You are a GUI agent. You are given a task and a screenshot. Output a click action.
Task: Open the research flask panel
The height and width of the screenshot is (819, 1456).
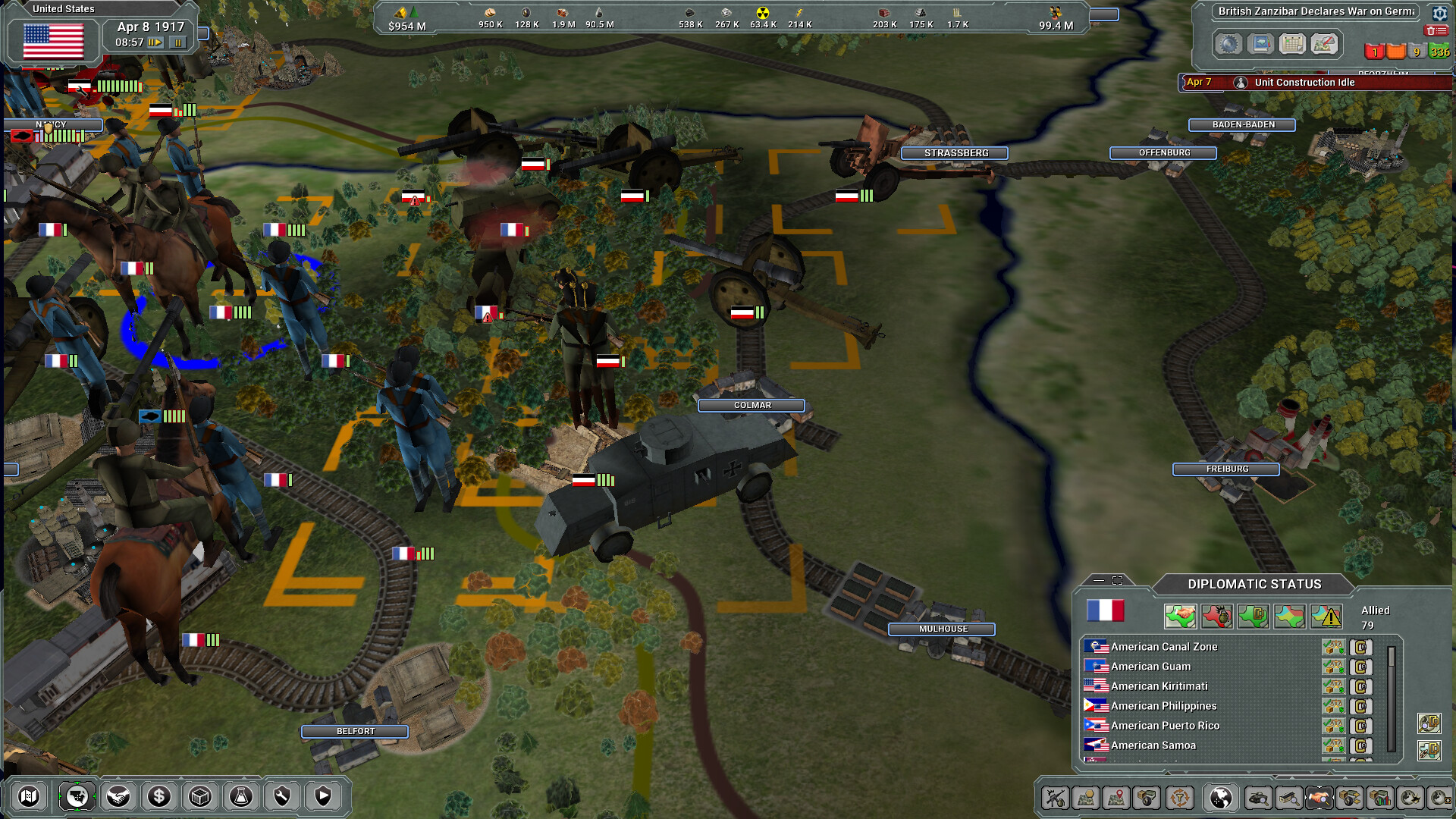pos(242,796)
